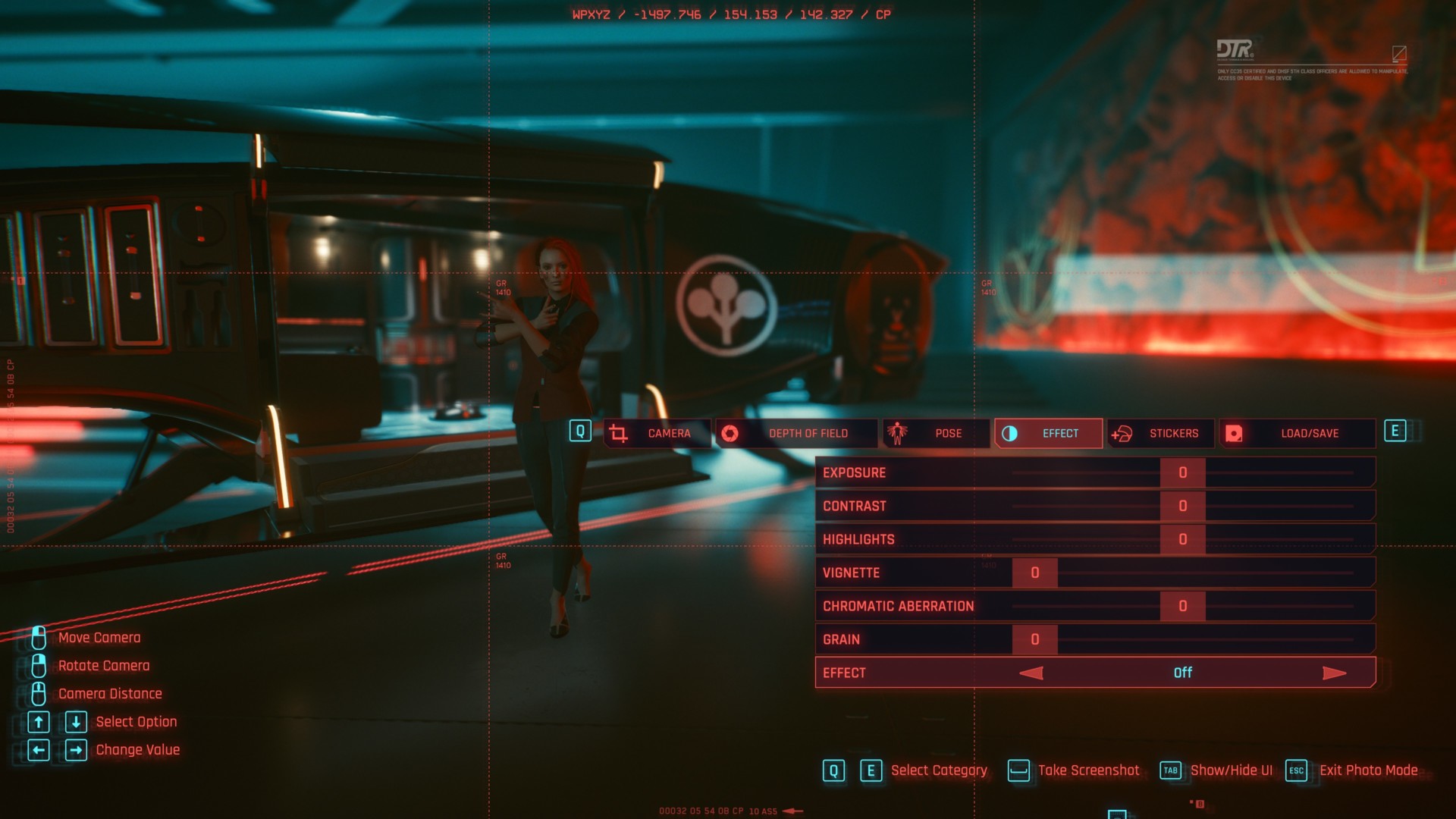
Task: Change the Grain slider value
Action: [1035, 639]
